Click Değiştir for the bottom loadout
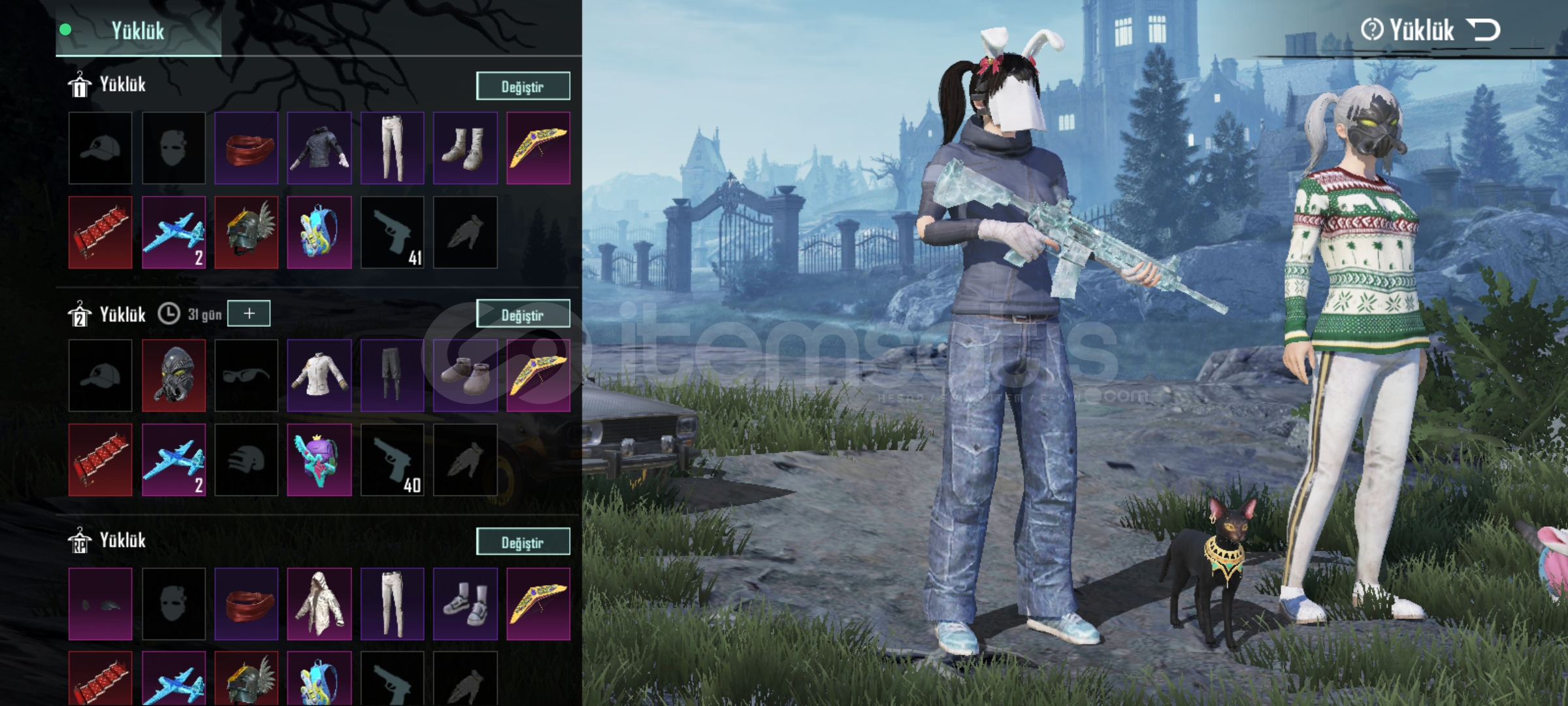 523,542
